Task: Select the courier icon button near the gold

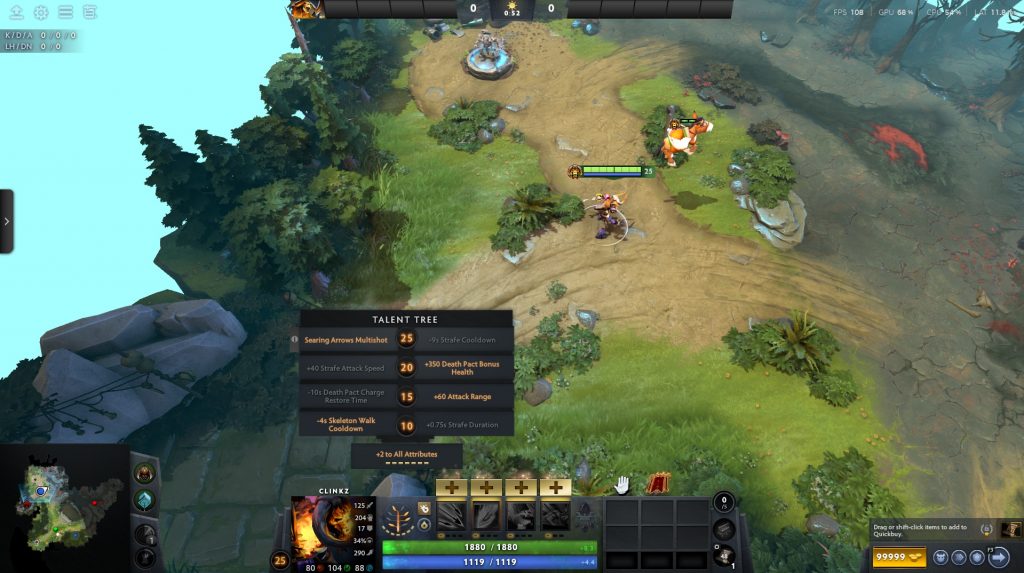Action: (x=940, y=557)
